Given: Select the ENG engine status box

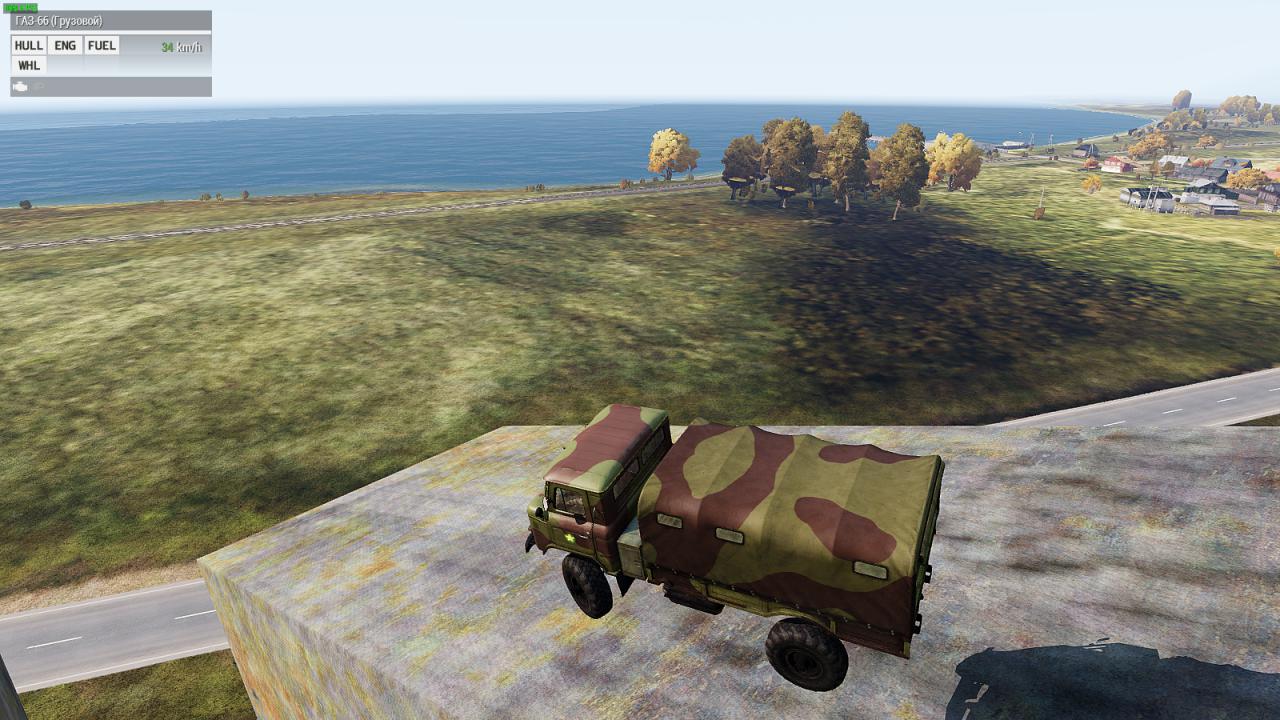Looking at the screenshot, I should (x=65, y=45).
